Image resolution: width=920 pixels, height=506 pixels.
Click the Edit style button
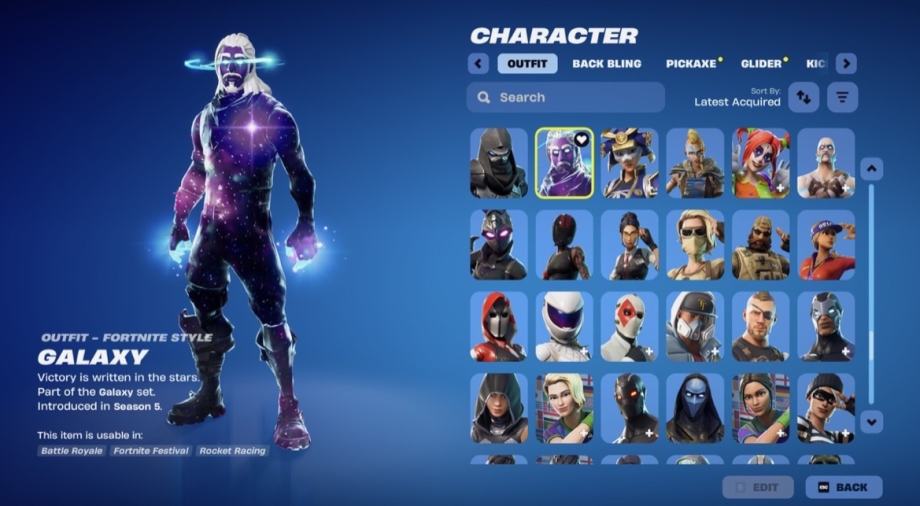pyautogui.click(x=758, y=487)
